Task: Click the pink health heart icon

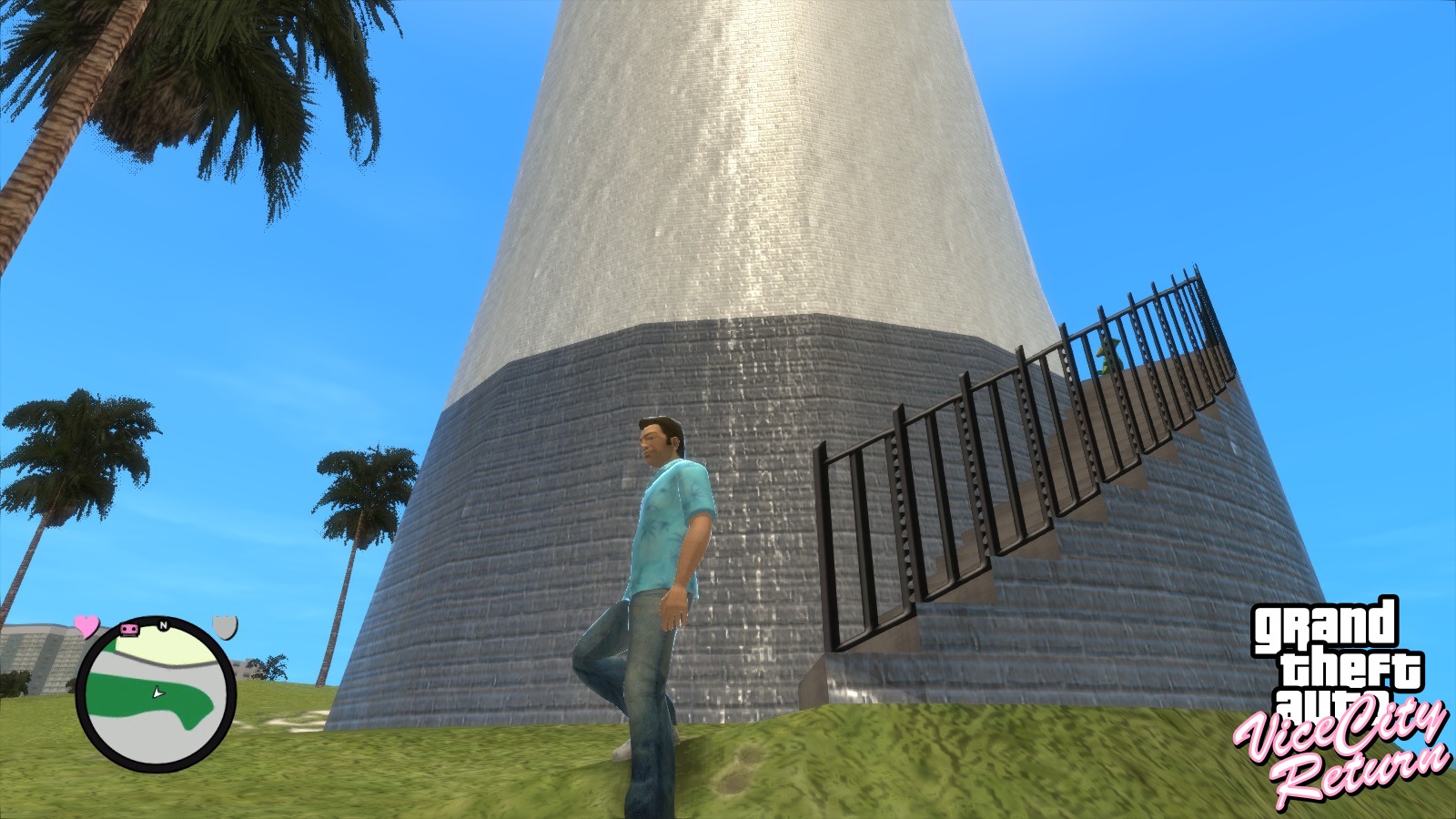Action: pyautogui.click(x=87, y=626)
